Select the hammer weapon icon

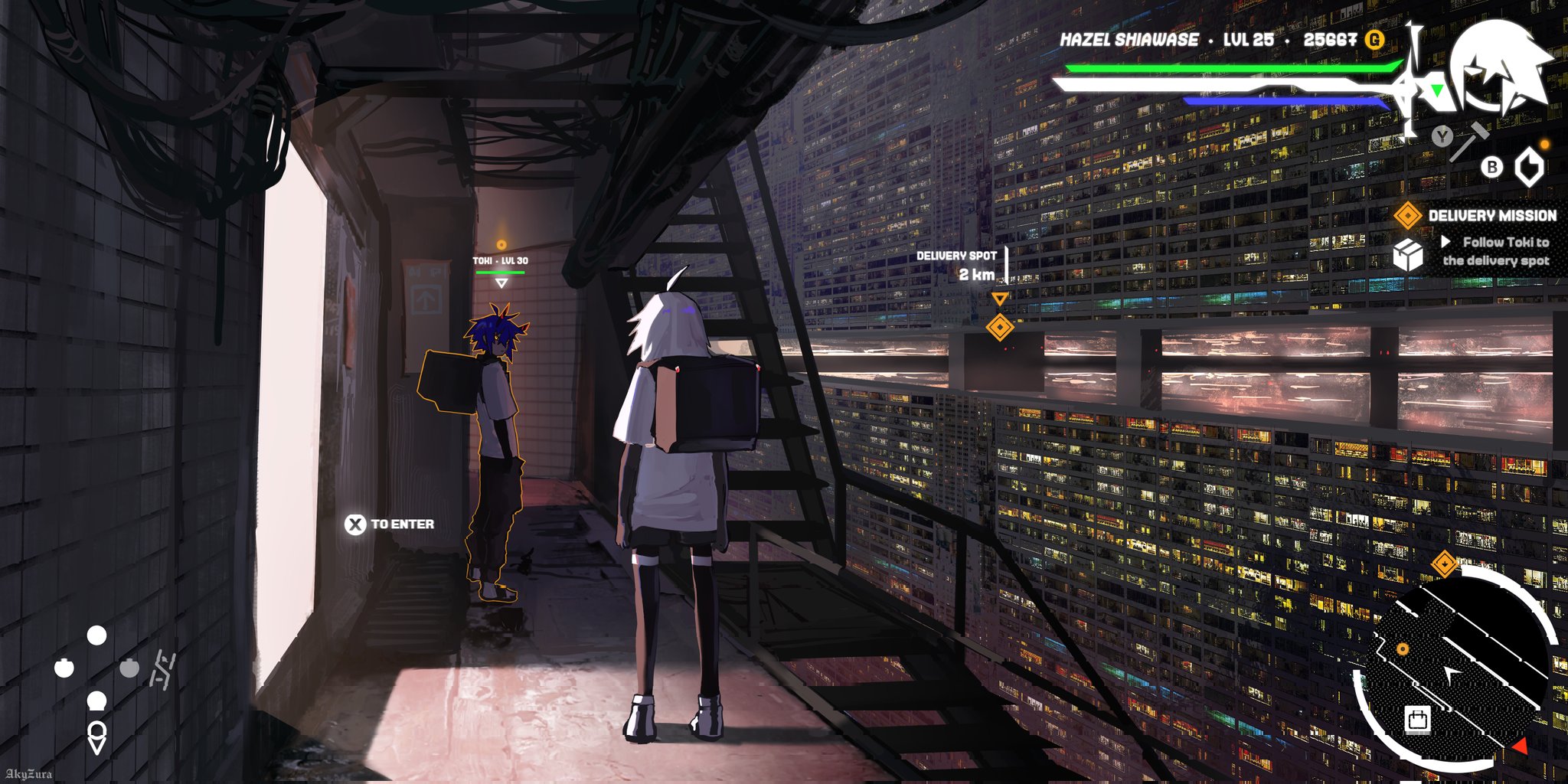(1470, 141)
